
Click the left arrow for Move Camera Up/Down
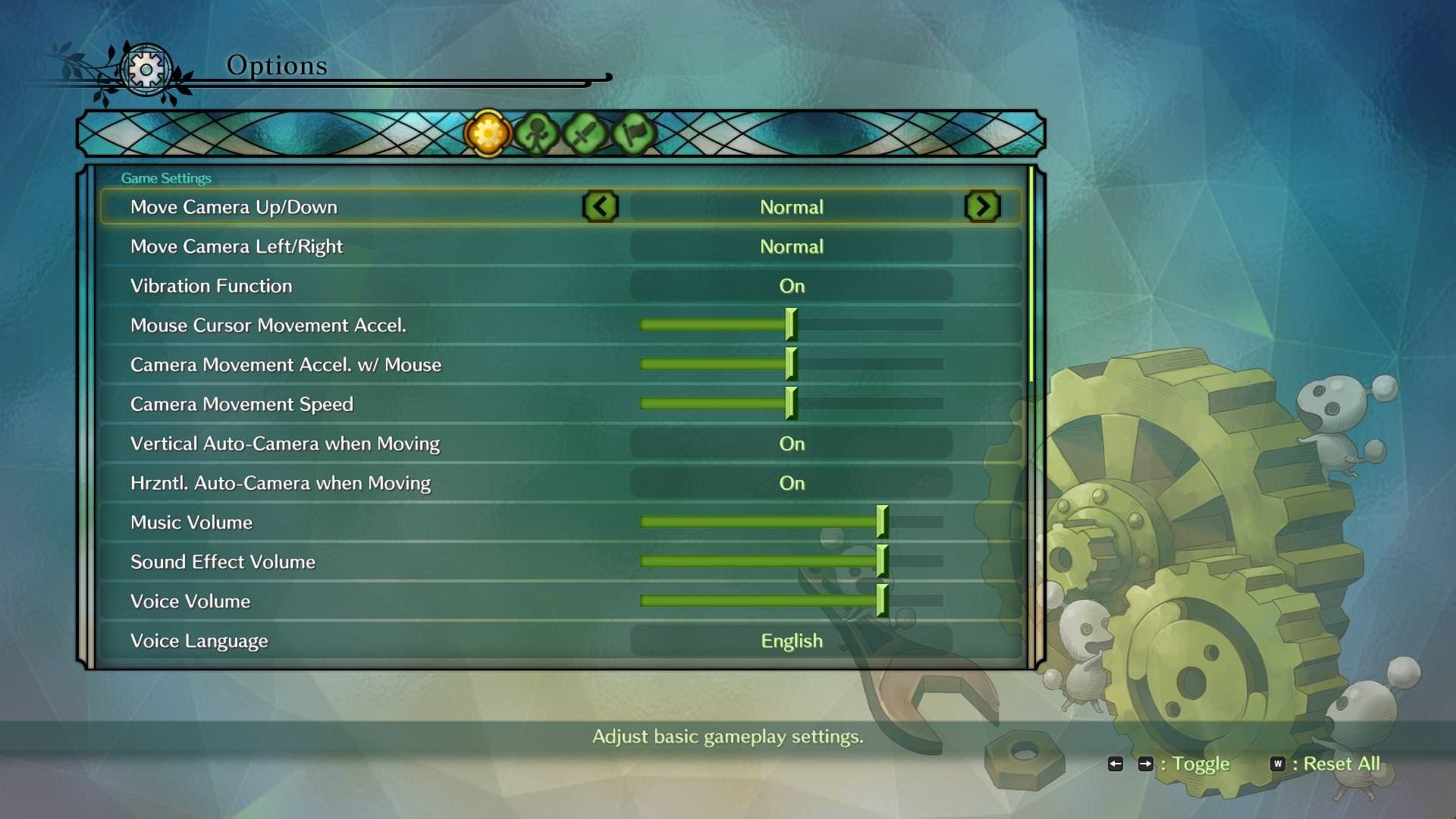coord(601,207)
